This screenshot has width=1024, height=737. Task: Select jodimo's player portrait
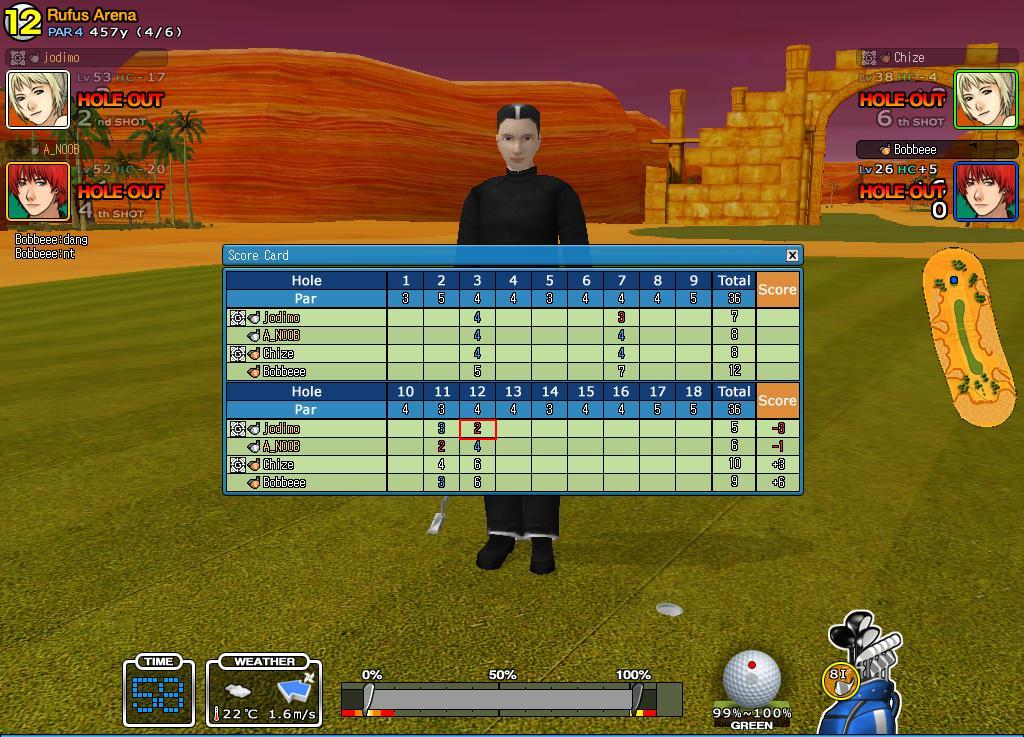point(38,99)
